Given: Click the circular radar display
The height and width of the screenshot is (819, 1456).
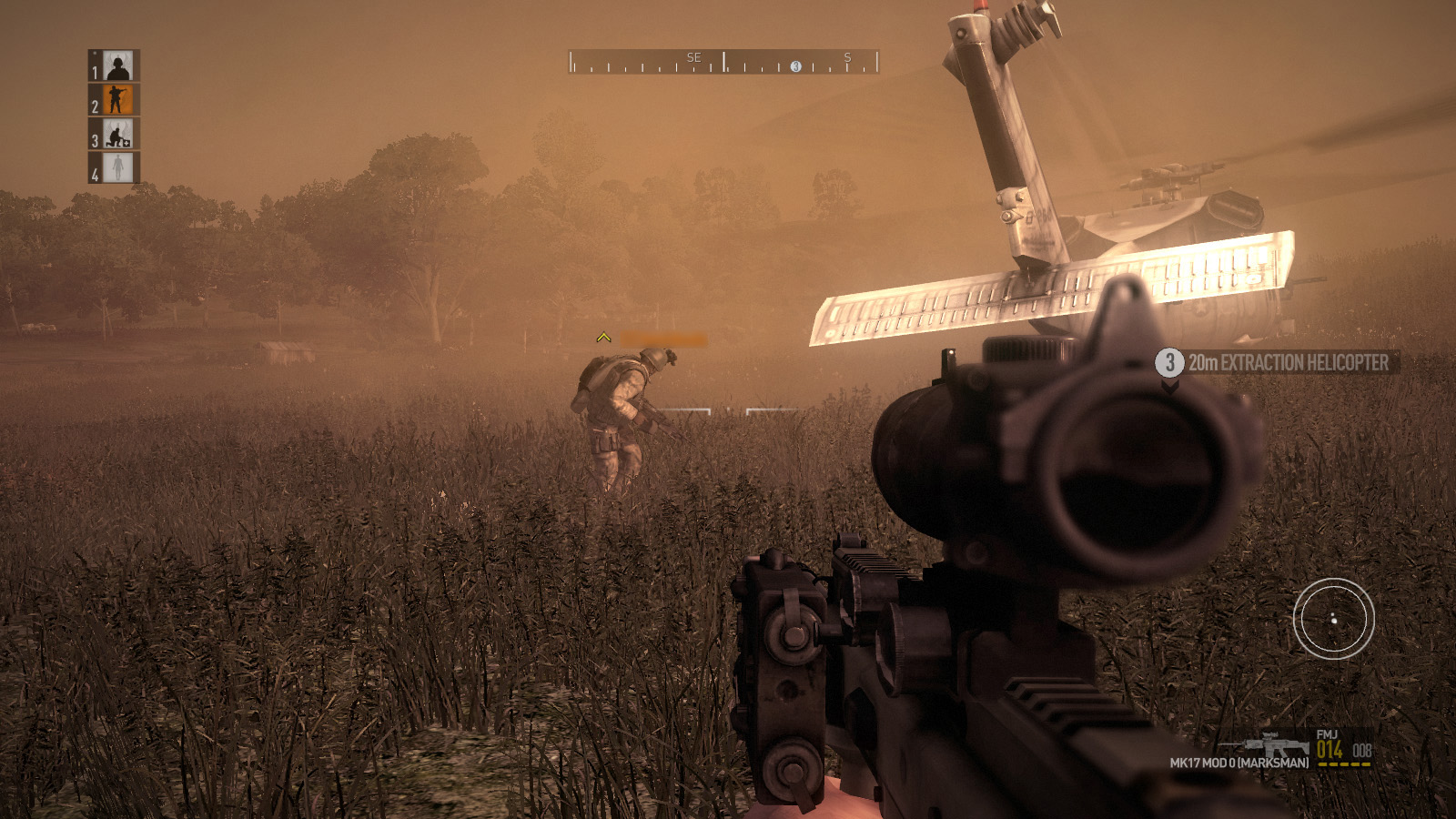Looking at the screenshot, I should (x=1333, y=619).
